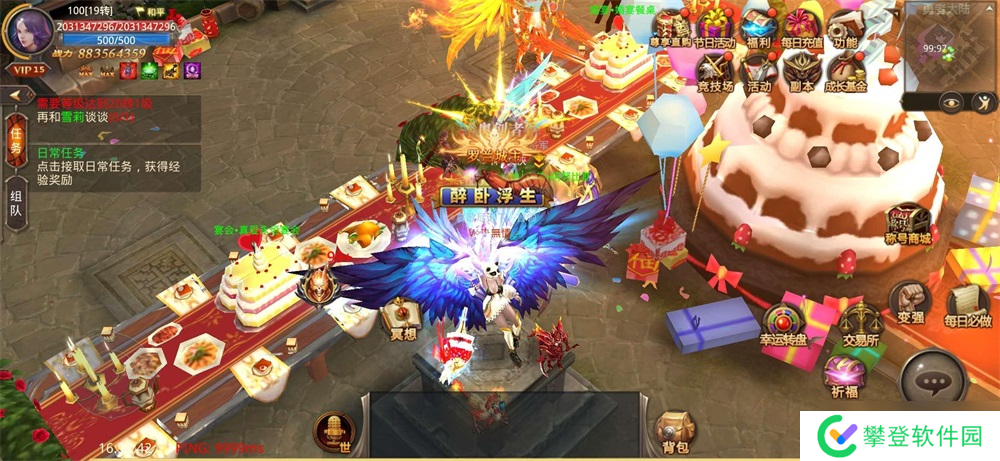
Task: Toggle the eye visibility button under minimap
Action: click(x=950, y=102)
